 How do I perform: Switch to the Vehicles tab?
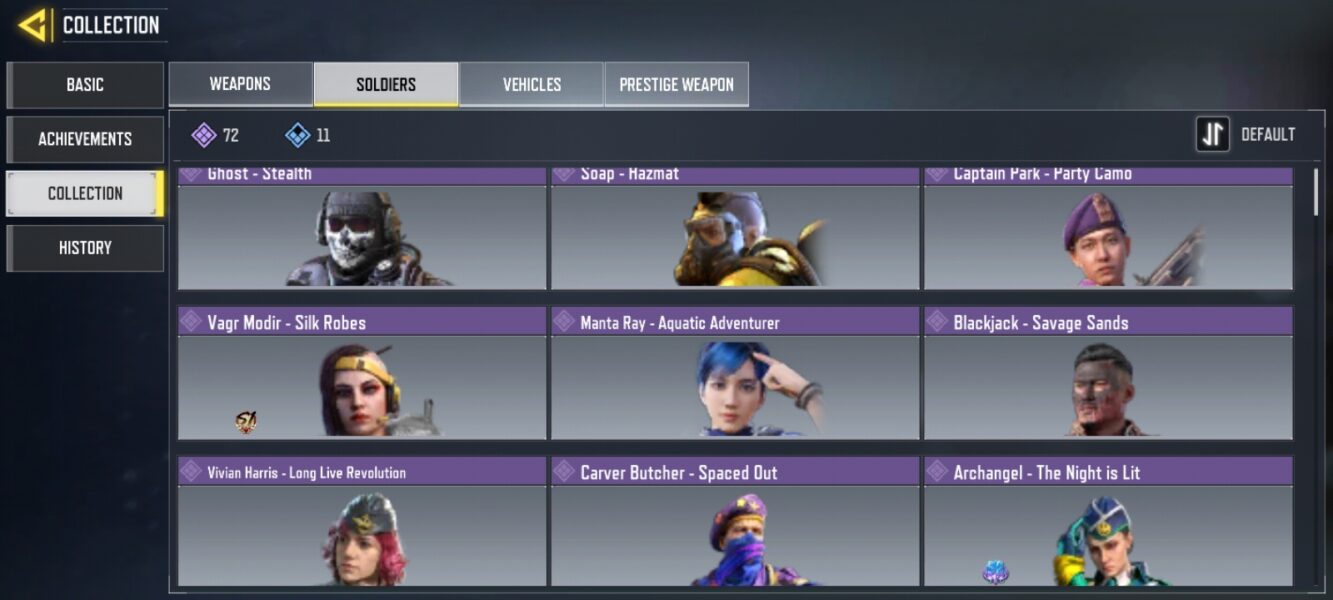[x=531, y=84]
